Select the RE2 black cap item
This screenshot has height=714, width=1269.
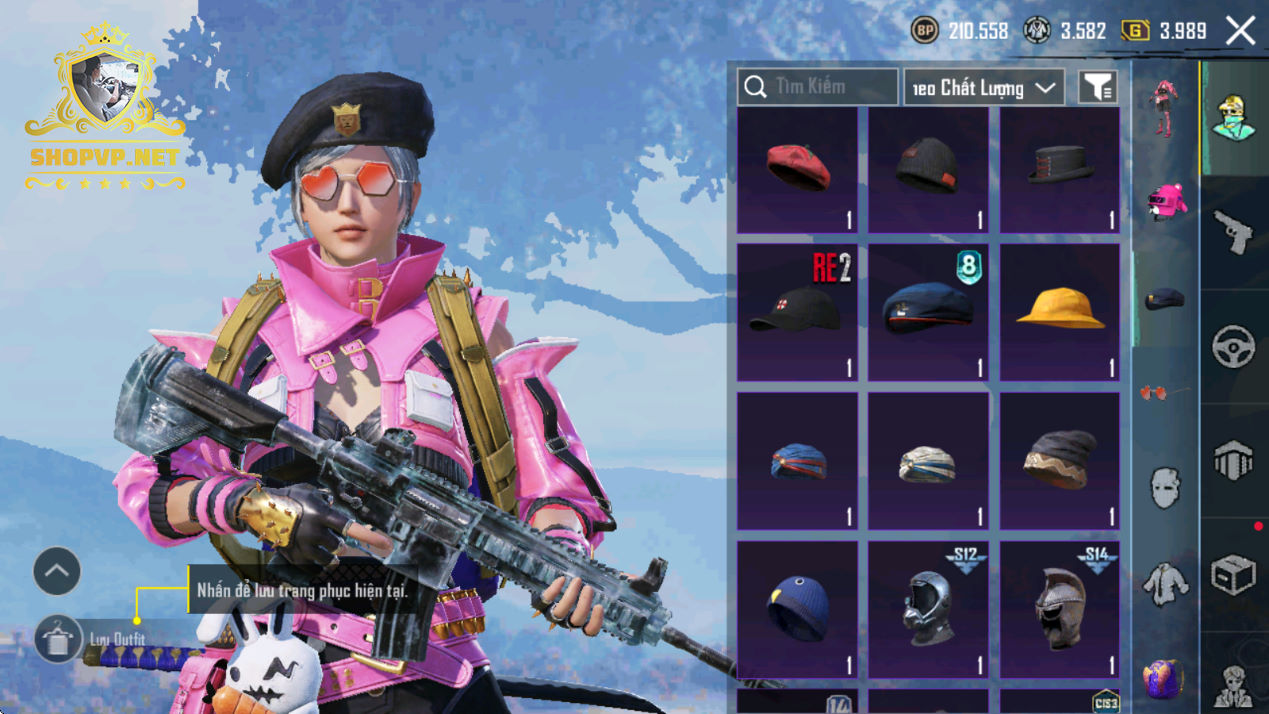click(x=797, y=313)
